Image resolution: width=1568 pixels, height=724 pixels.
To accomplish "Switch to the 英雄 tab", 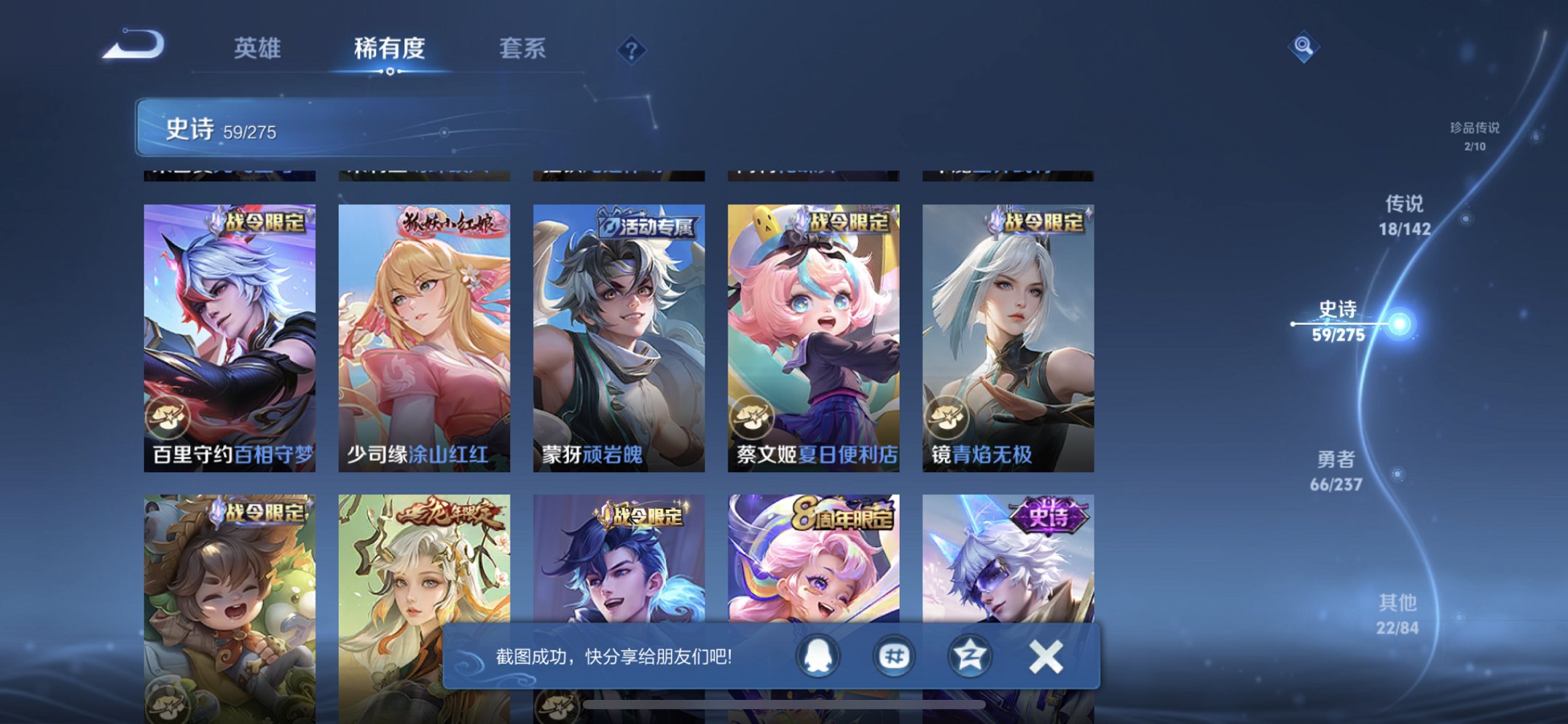I will 256,48.
